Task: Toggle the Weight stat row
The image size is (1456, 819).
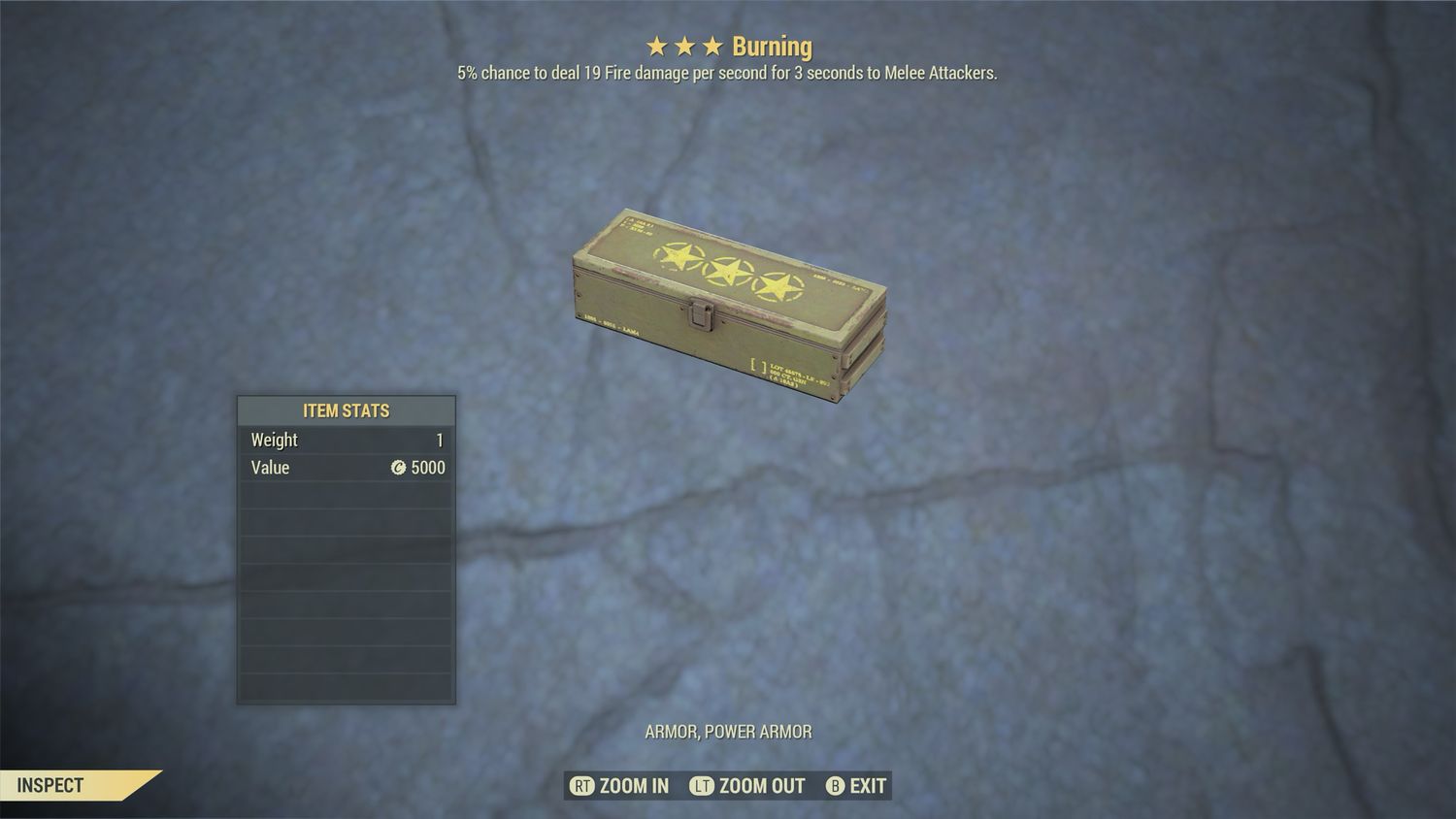Action: pos(345,440)
